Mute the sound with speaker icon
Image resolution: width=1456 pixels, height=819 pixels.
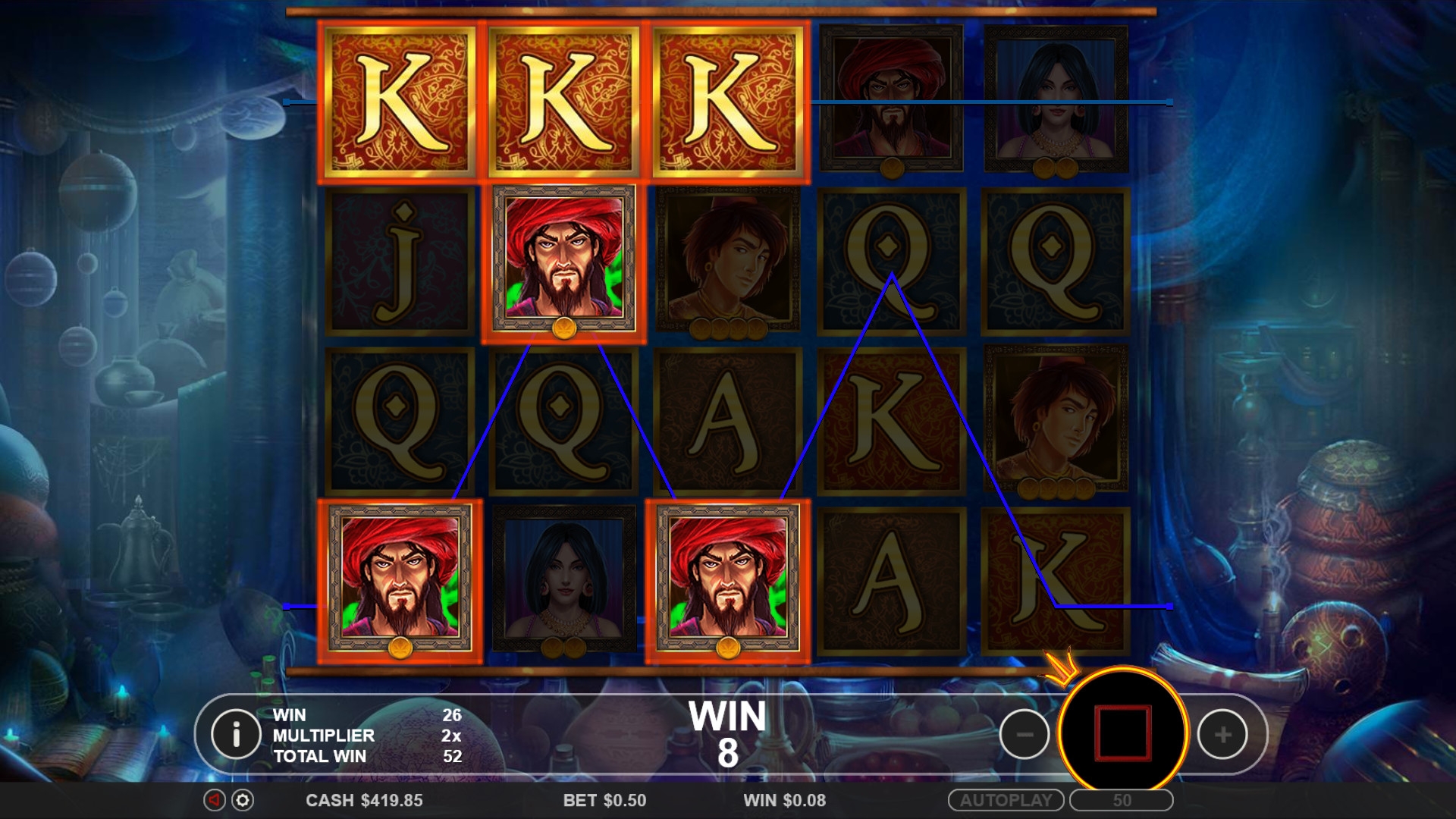215,800
